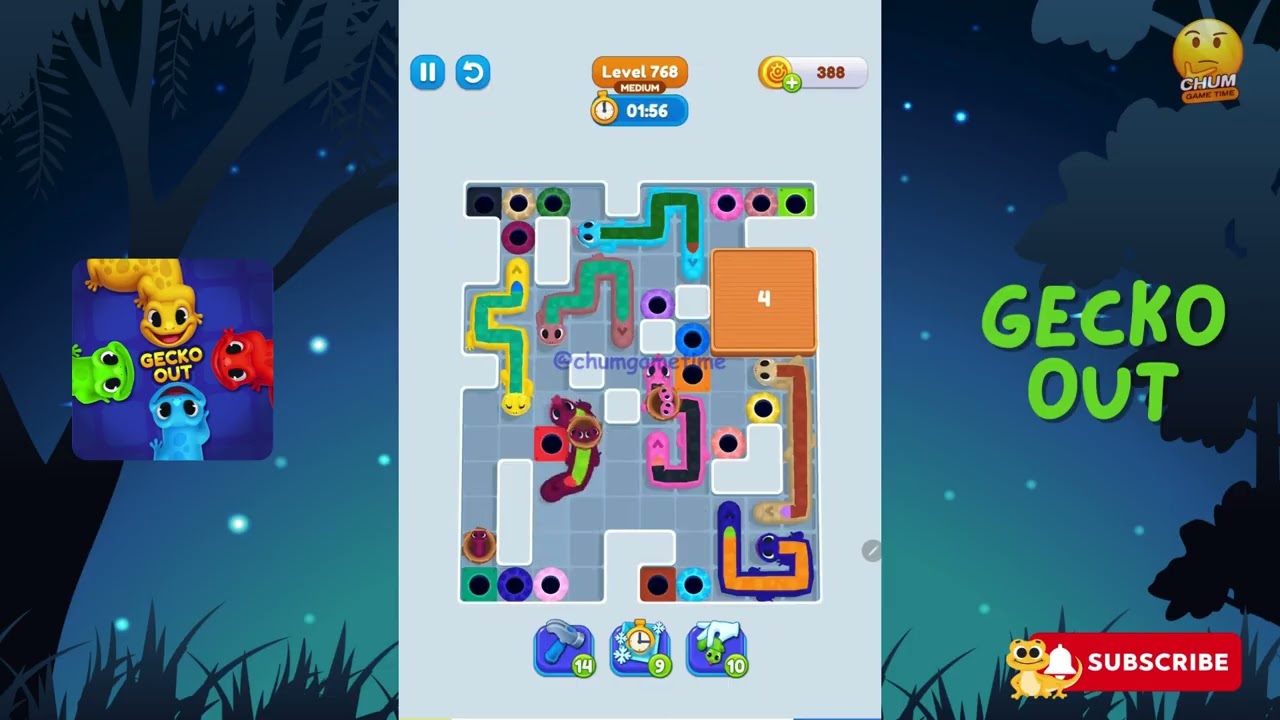The image size is (1280, 720).
Task: Select the MEDIUM difficulty label
Action: coord(639,87)
